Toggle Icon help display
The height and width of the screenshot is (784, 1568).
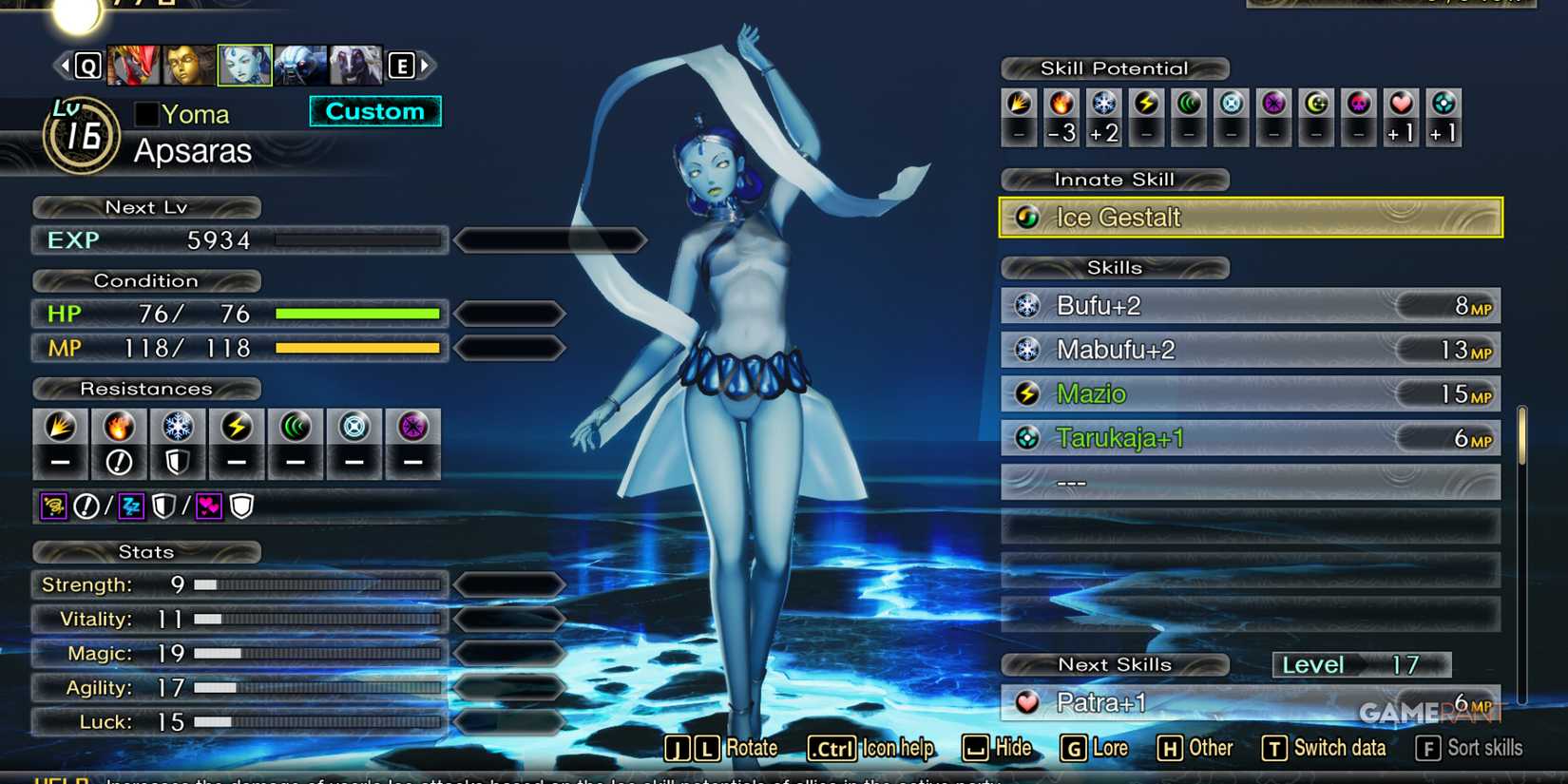870,748
